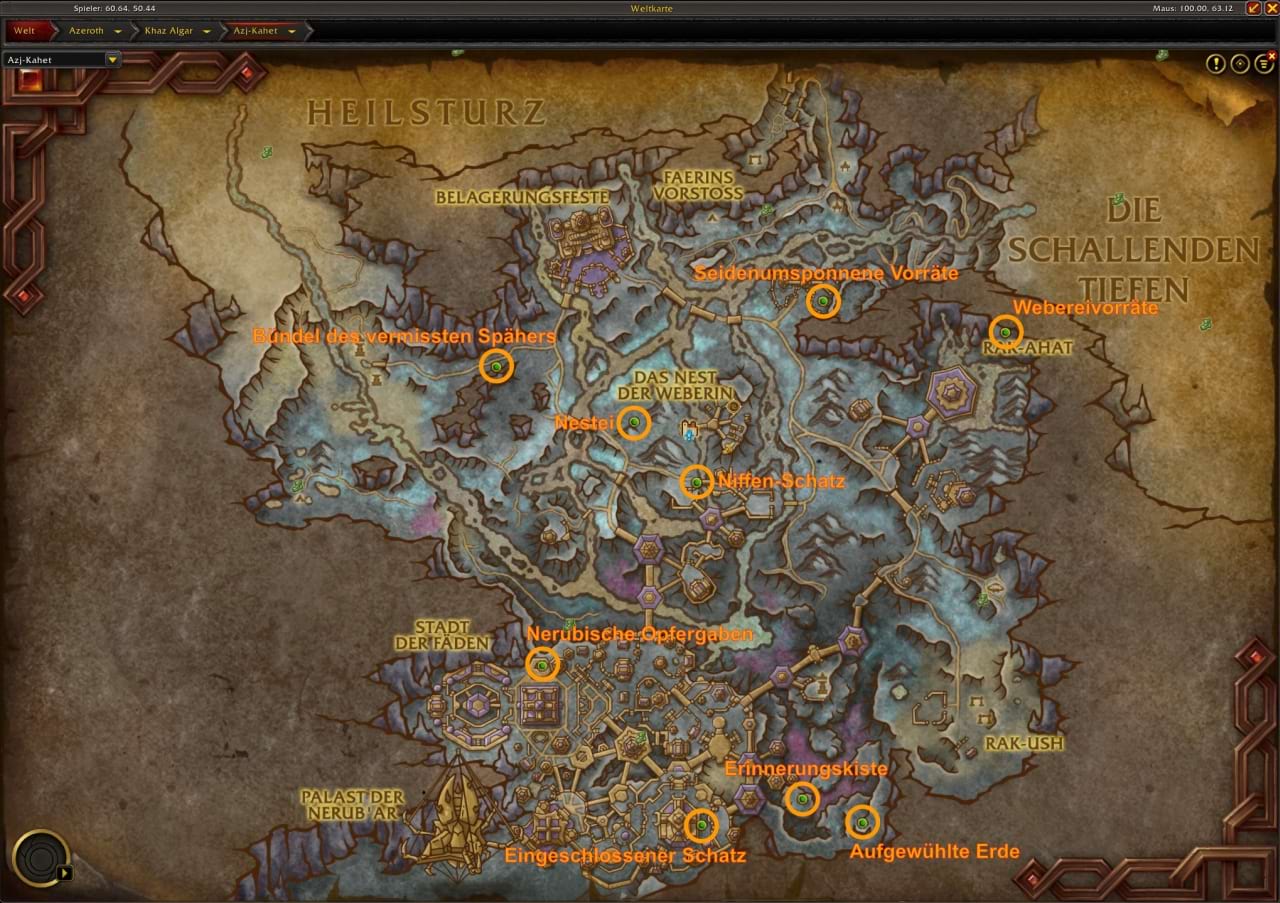Viewport: 1280px width, 903px height.
Task: Select the Nestei treasure marker
Action: [x=634, y=423]
